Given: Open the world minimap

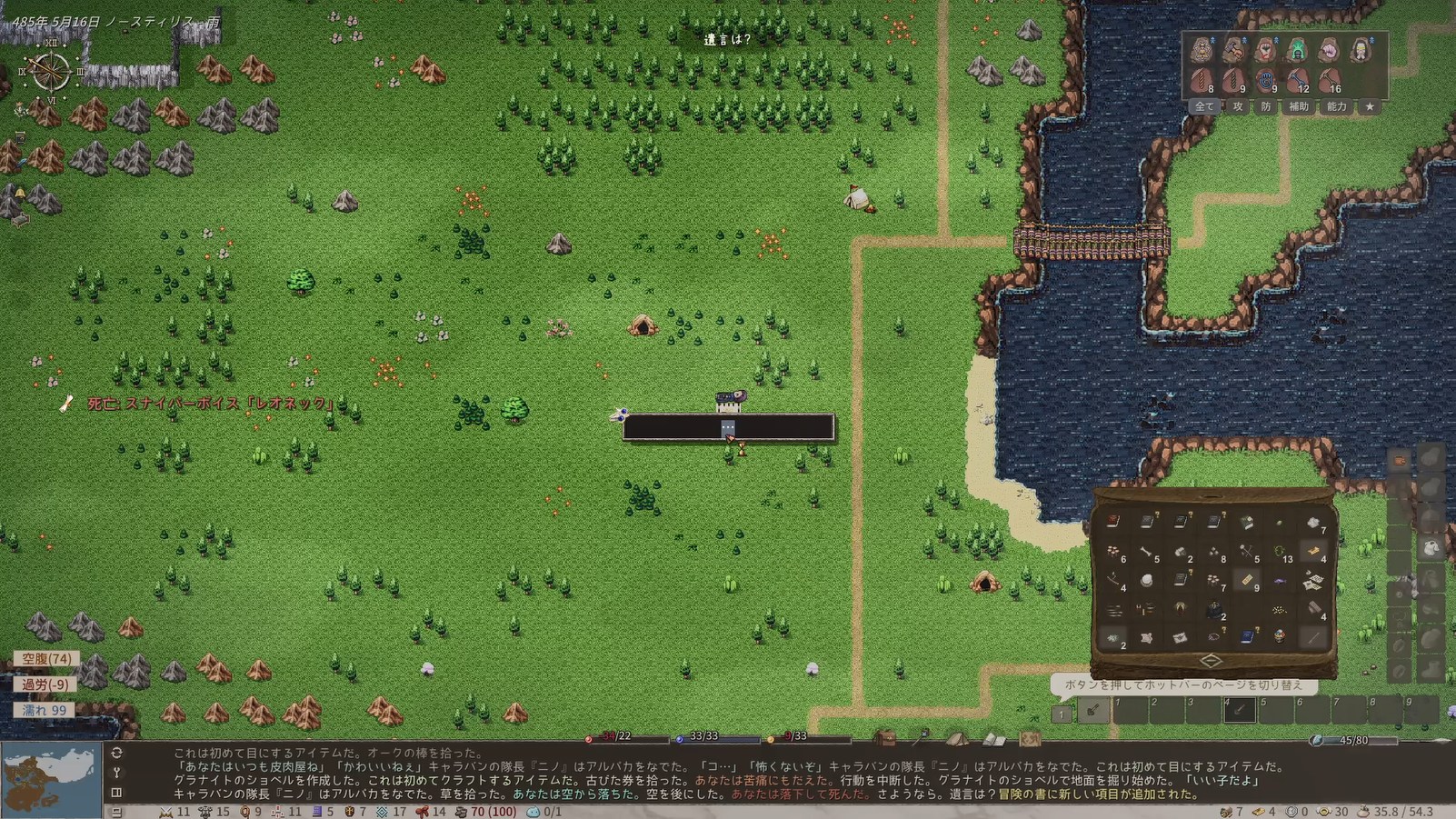Looking at the screenshot, I should coord(51,780).
